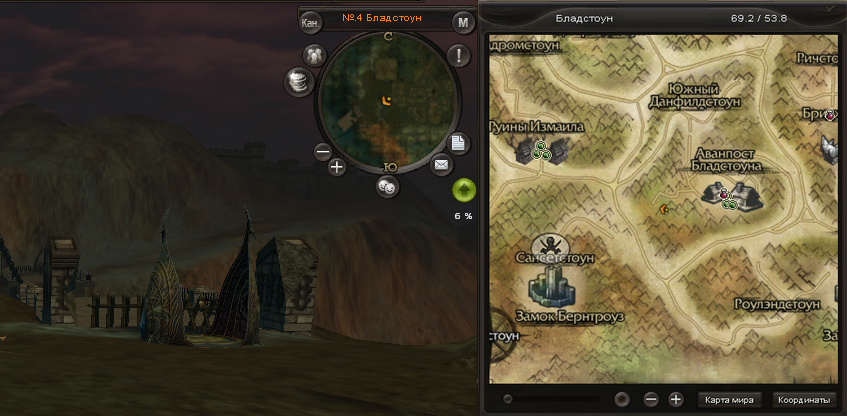847x416 pixels.
Task: Zoom out the Бладстоун region map
Action: pos(651,399)
